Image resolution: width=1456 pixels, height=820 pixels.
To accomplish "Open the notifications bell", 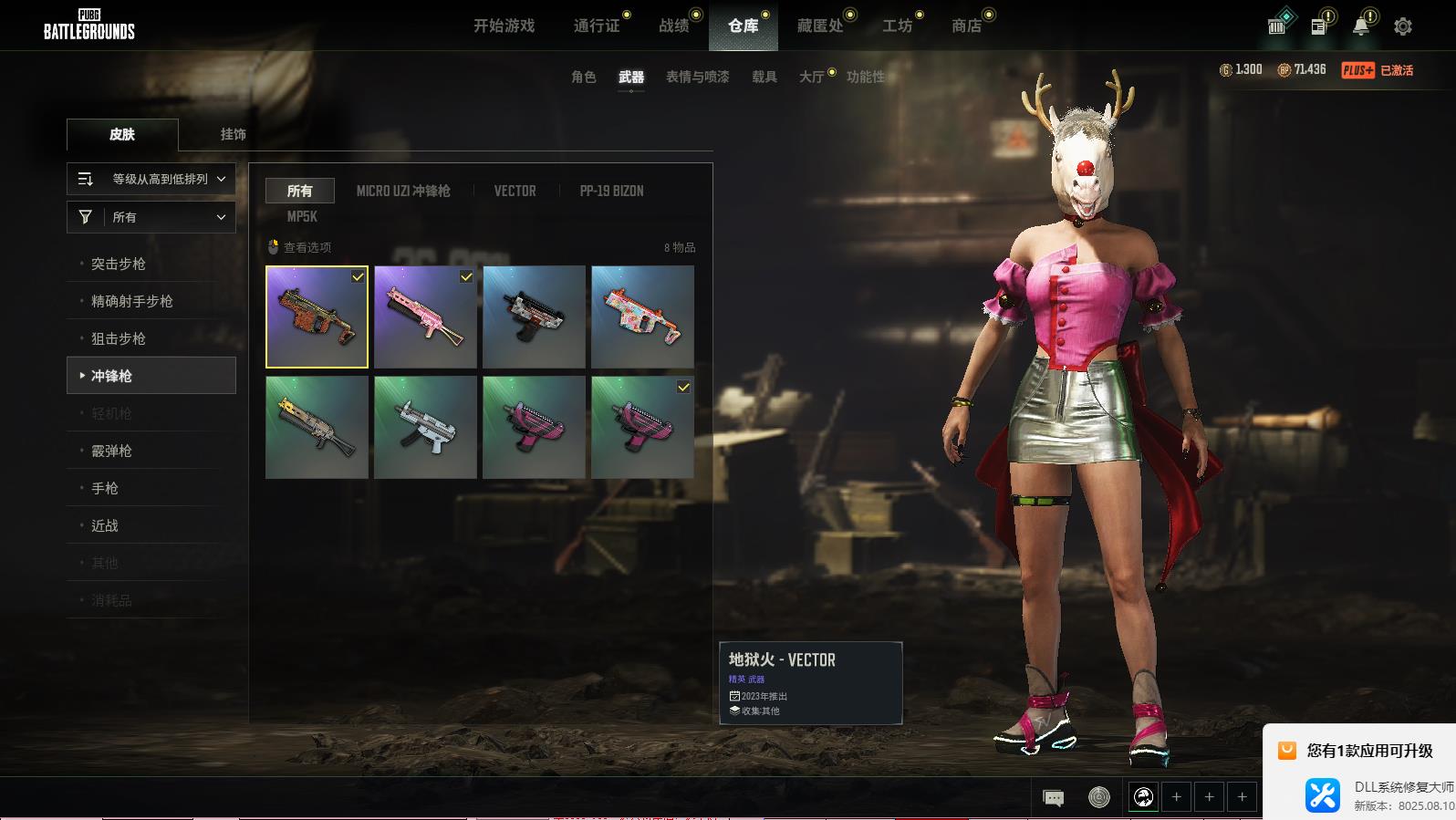I will click(1360, 26).
